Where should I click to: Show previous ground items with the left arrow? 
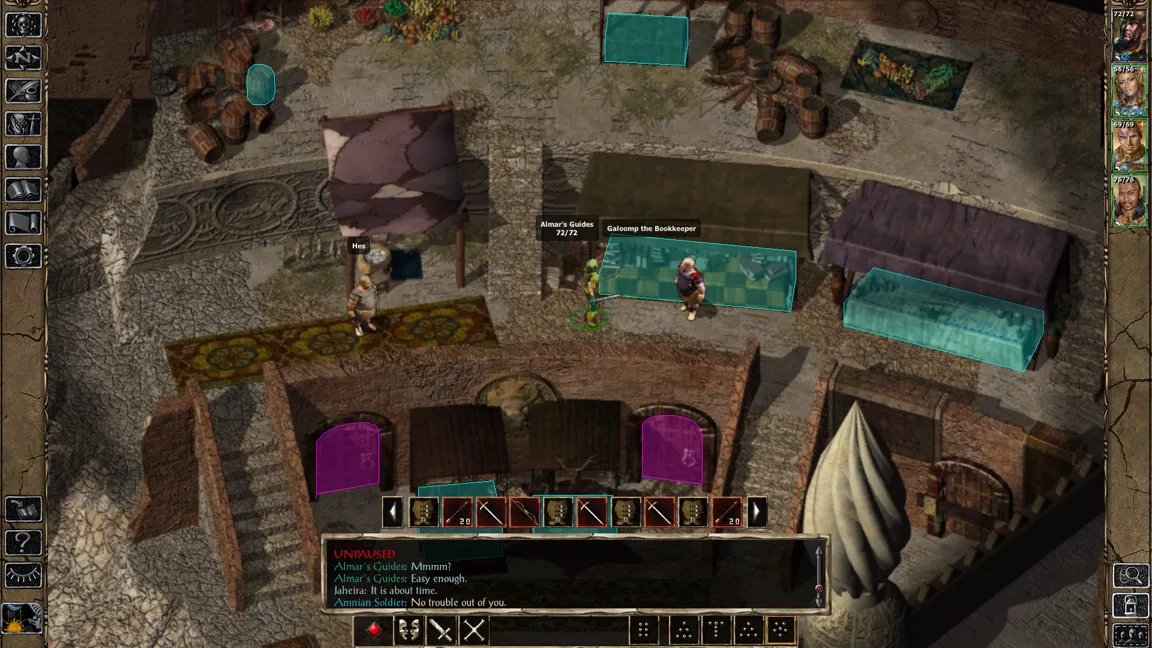(x=393, y=512)
